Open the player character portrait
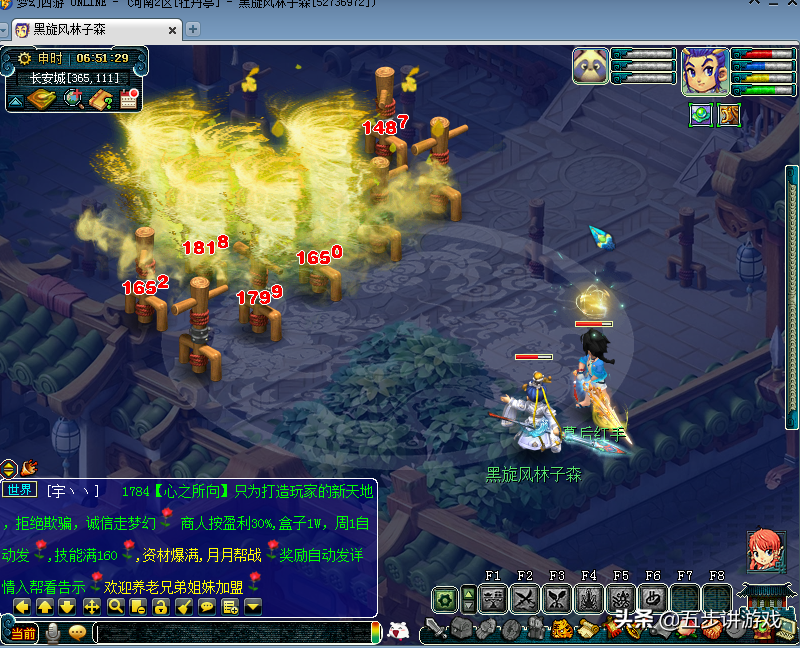 (704, 70)
